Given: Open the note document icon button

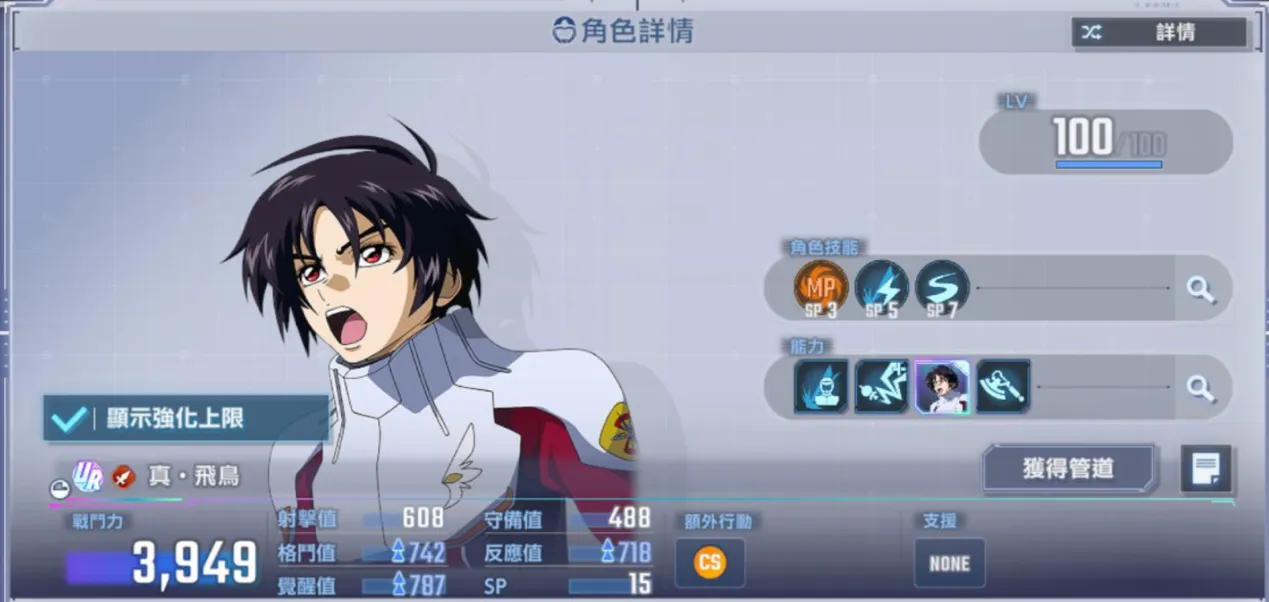Looking at the screenshot, I should click(x=1205, y=468).
